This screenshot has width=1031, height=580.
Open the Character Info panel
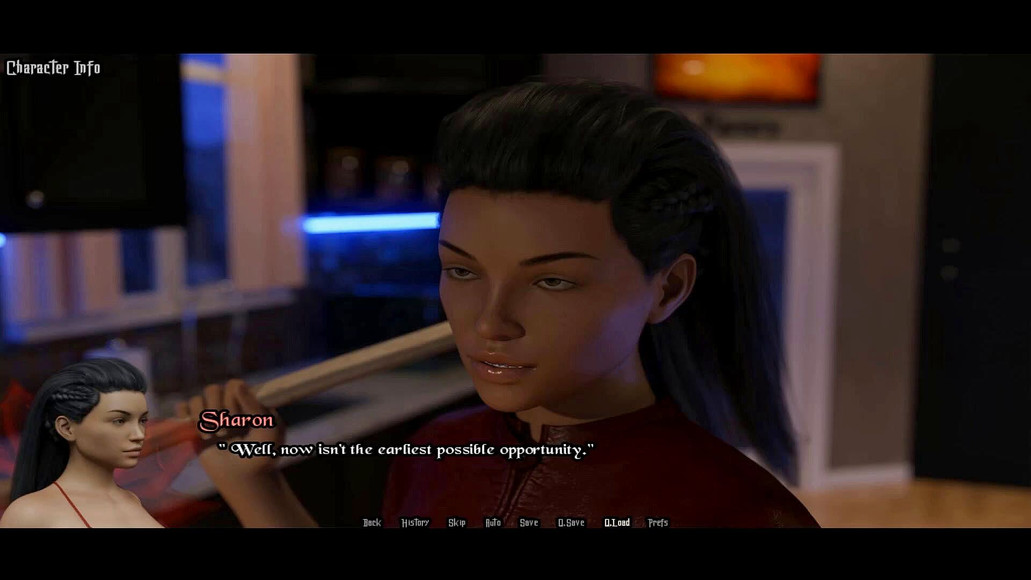click(53, 68)
